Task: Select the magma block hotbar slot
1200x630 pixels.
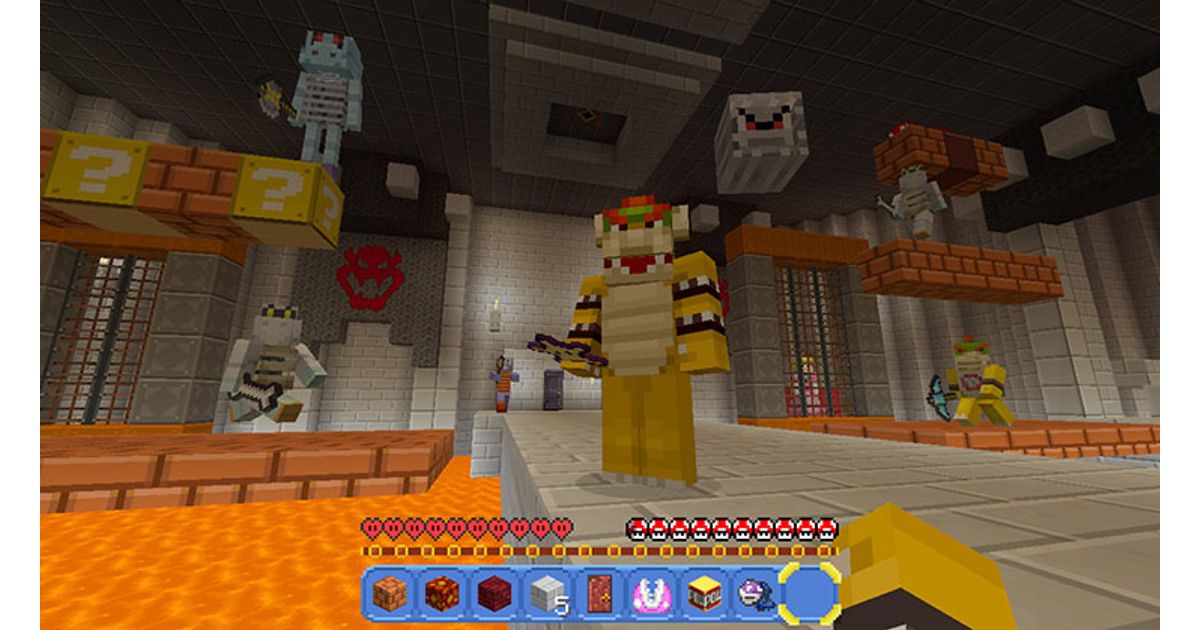Action: [441, 594]
